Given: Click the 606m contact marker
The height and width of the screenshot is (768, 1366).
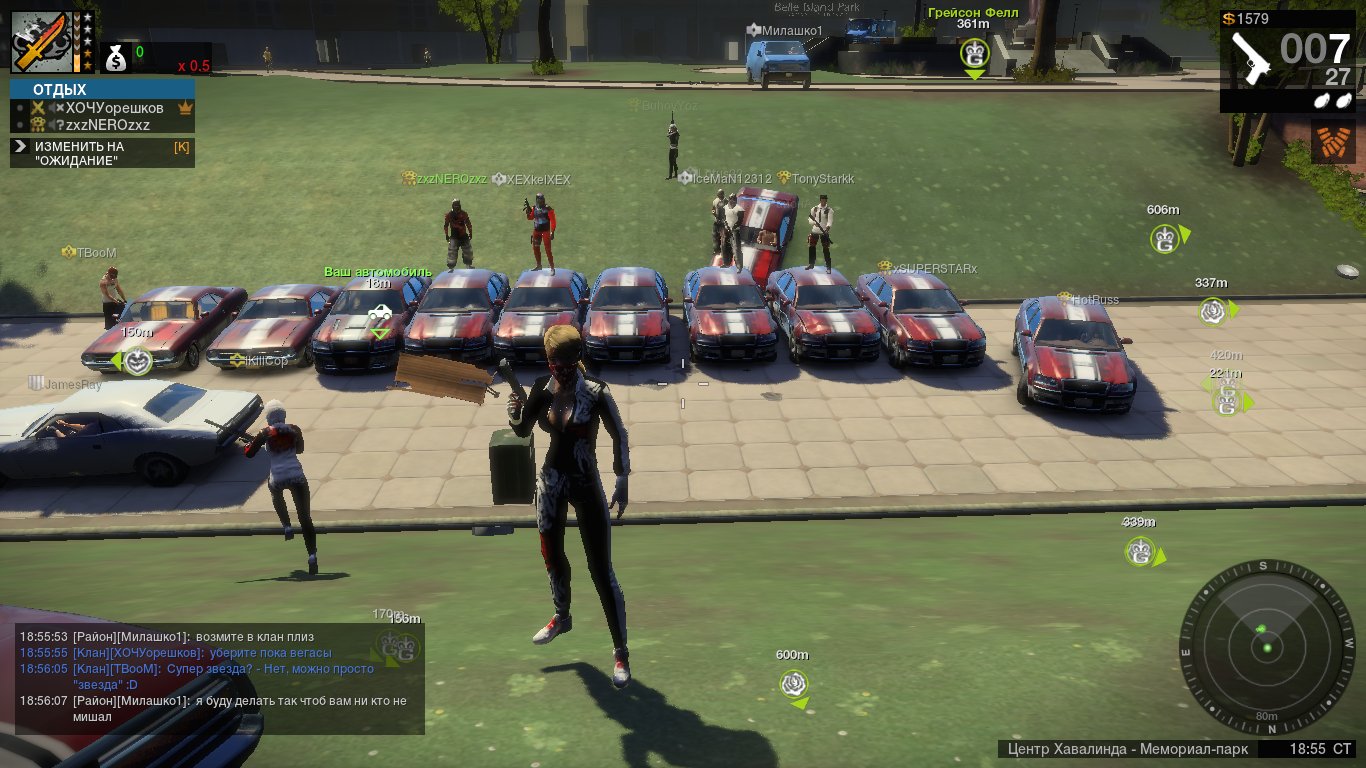Looking at the screenshot, I should coord(1164,239).
